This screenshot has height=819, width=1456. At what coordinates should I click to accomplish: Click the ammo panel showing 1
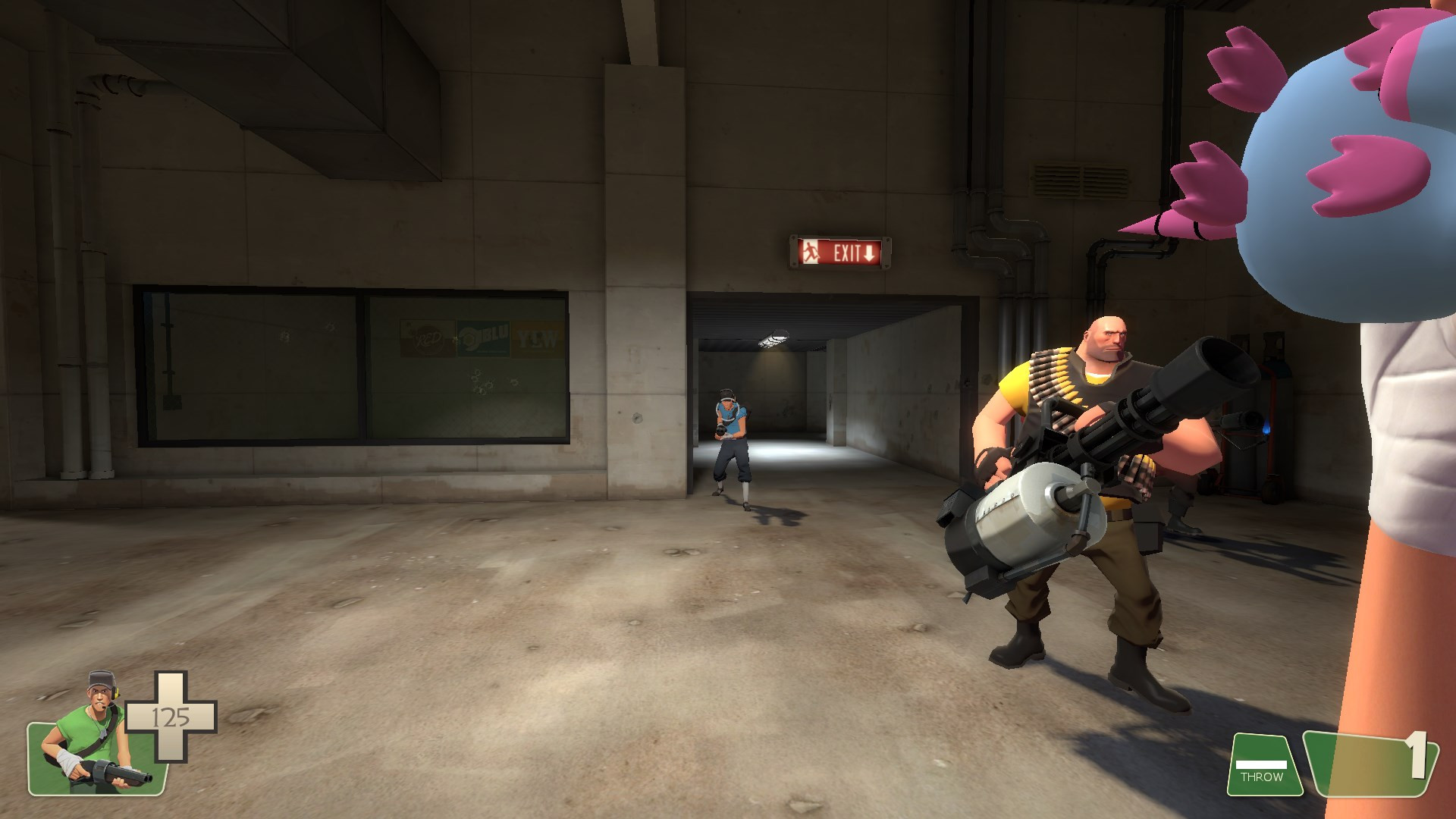[1373, 766]
